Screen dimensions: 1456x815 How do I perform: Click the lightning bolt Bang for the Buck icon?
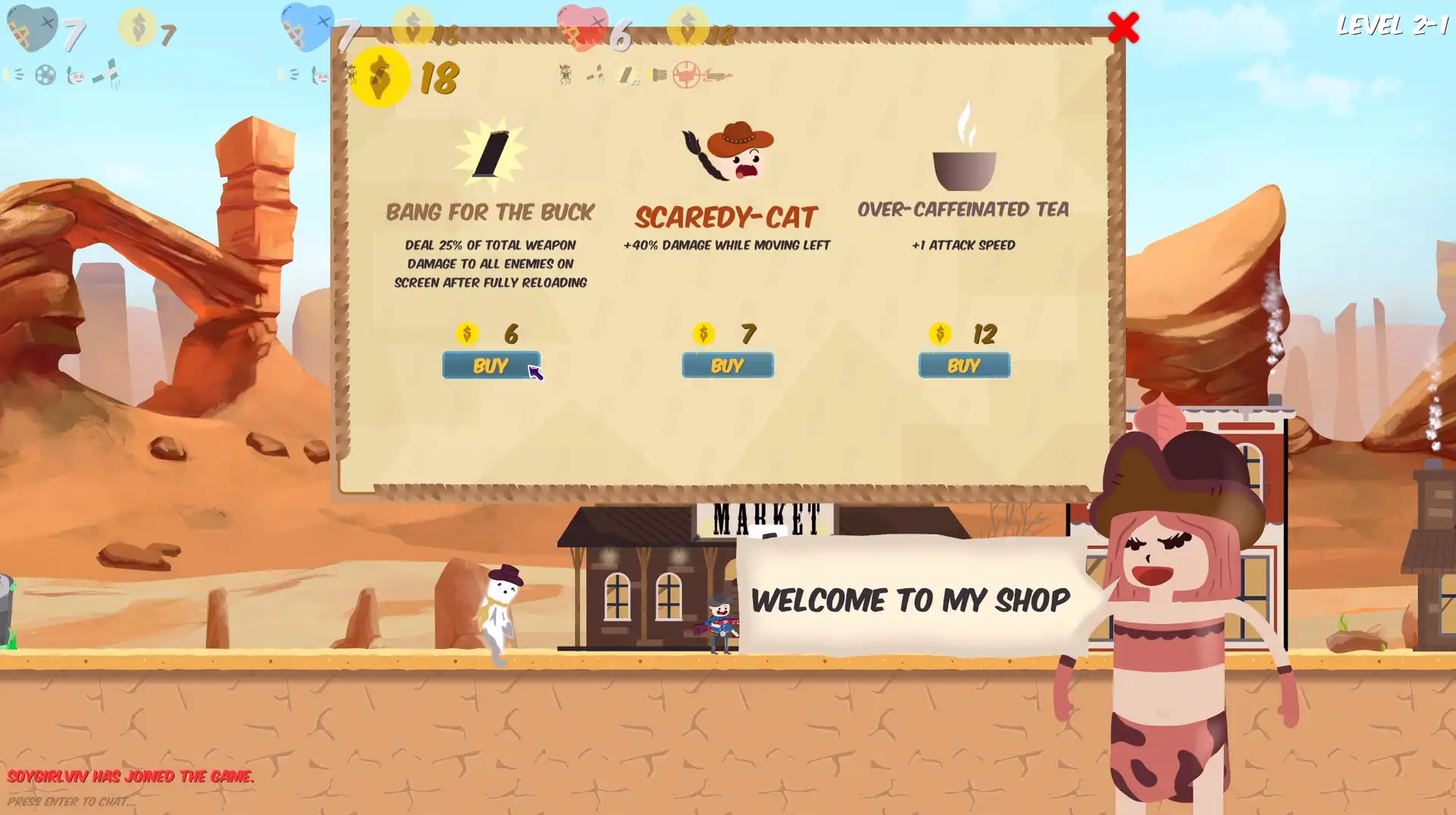(491, 153)
